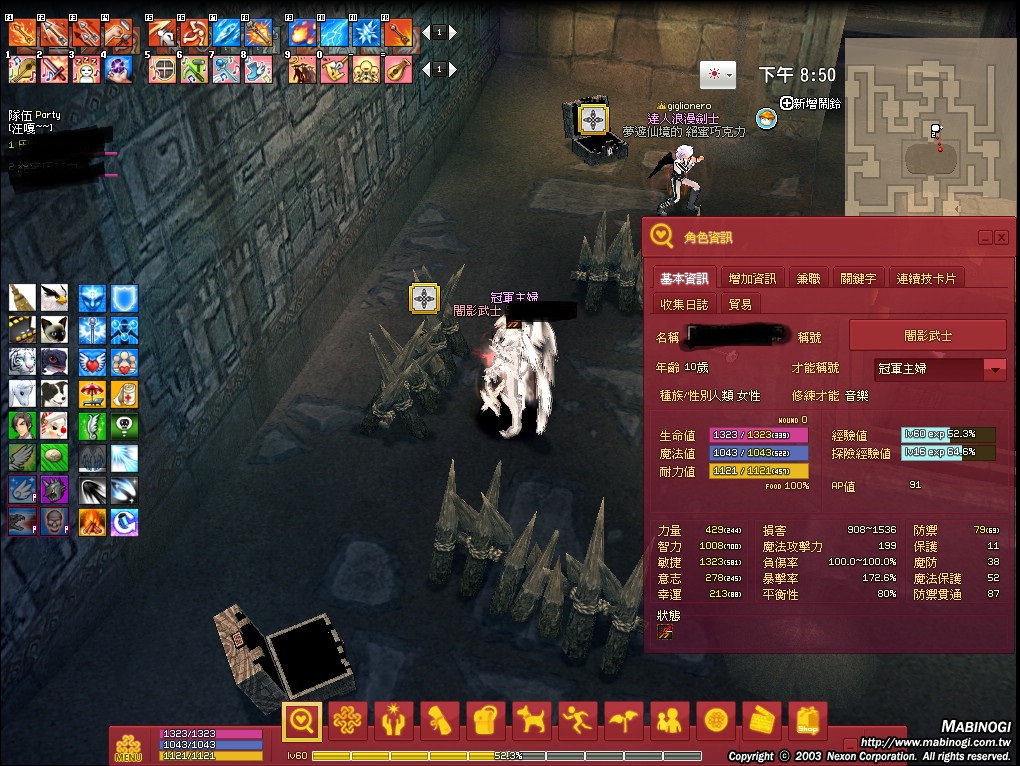The image size is (1020, 766).
Task: Open the Shop gift box icon
Action: point(808,719)
